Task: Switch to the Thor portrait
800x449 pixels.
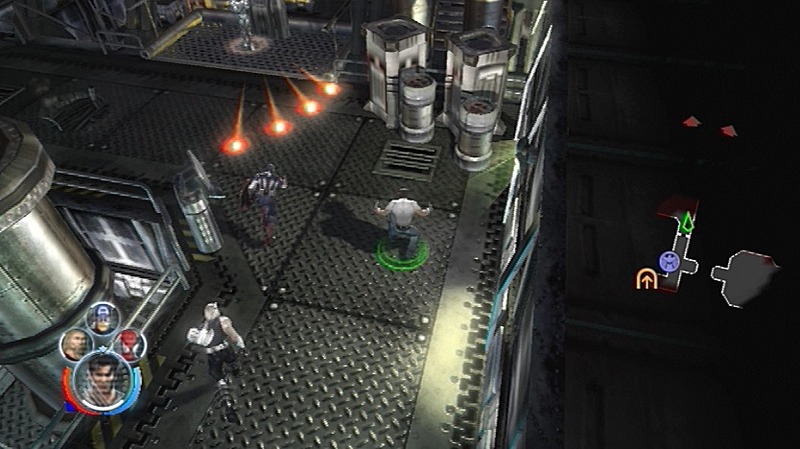Action: coord(74,345)
